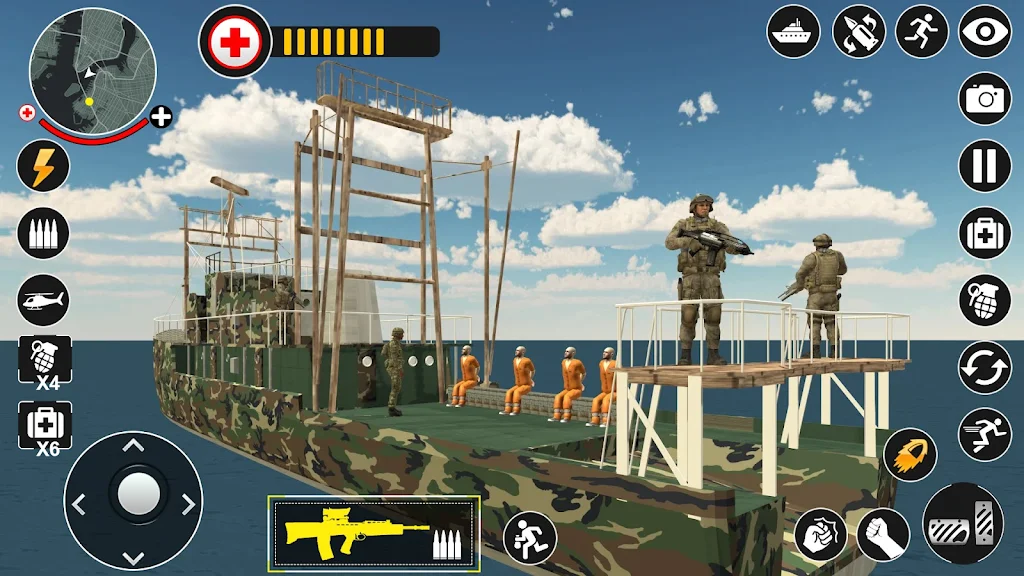1024x576 pixels.
Task: Switch ammo with the bullet swap icon
Action: coord(858,31)
